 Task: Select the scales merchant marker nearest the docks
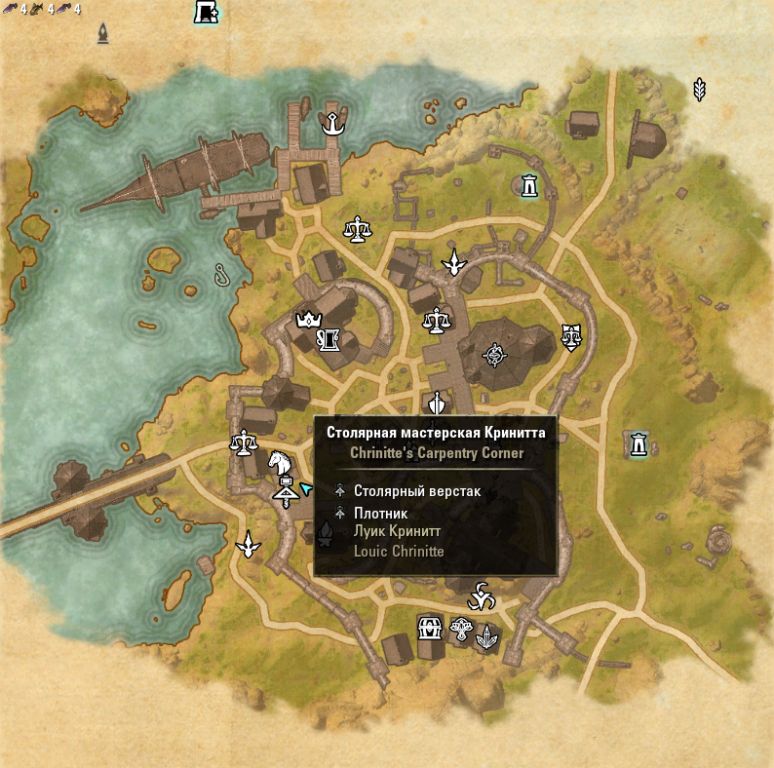[x=355, y=231]
